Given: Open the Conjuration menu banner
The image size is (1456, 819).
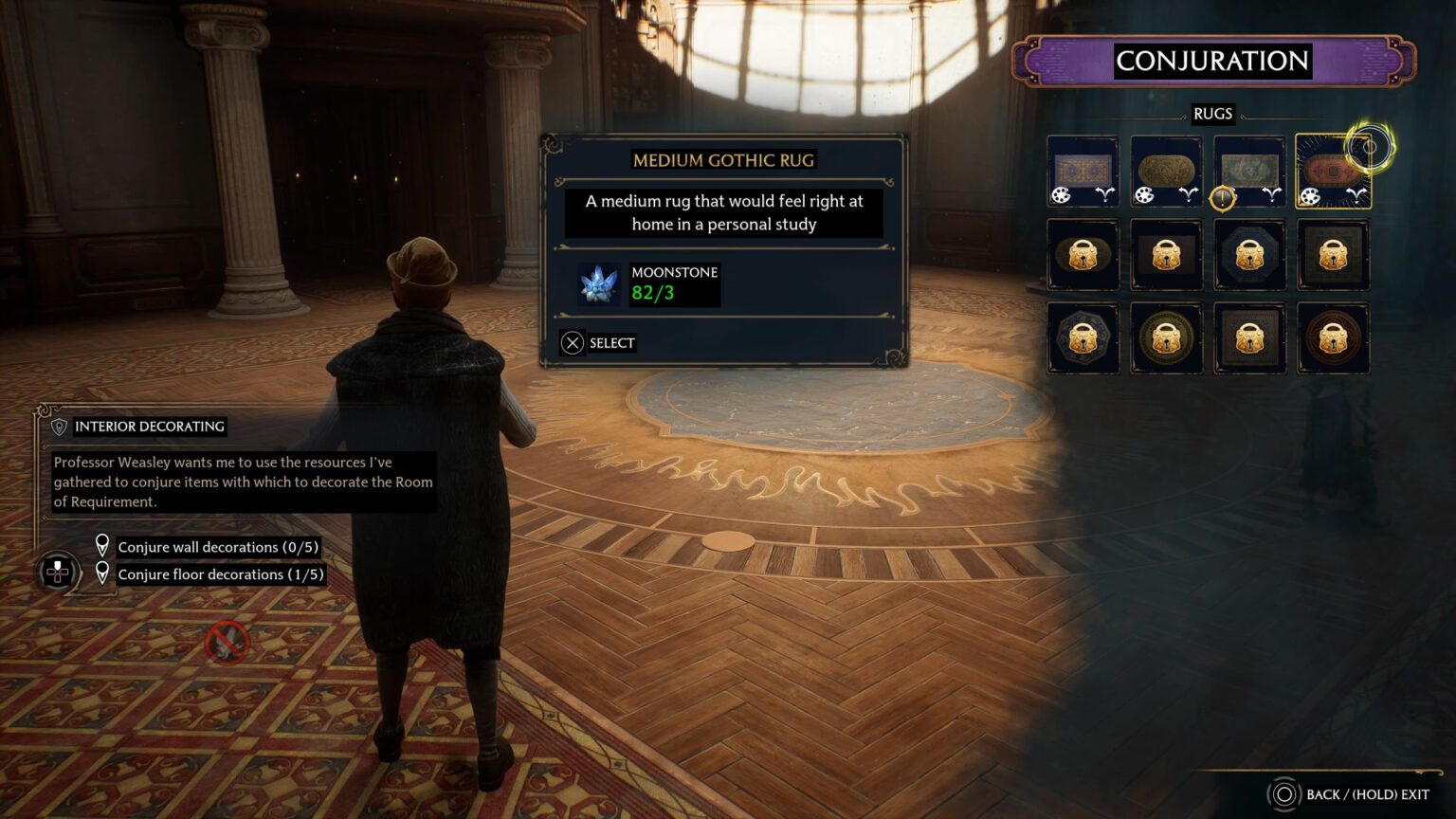Looking at the screenshot, I should coord(1213,61).
